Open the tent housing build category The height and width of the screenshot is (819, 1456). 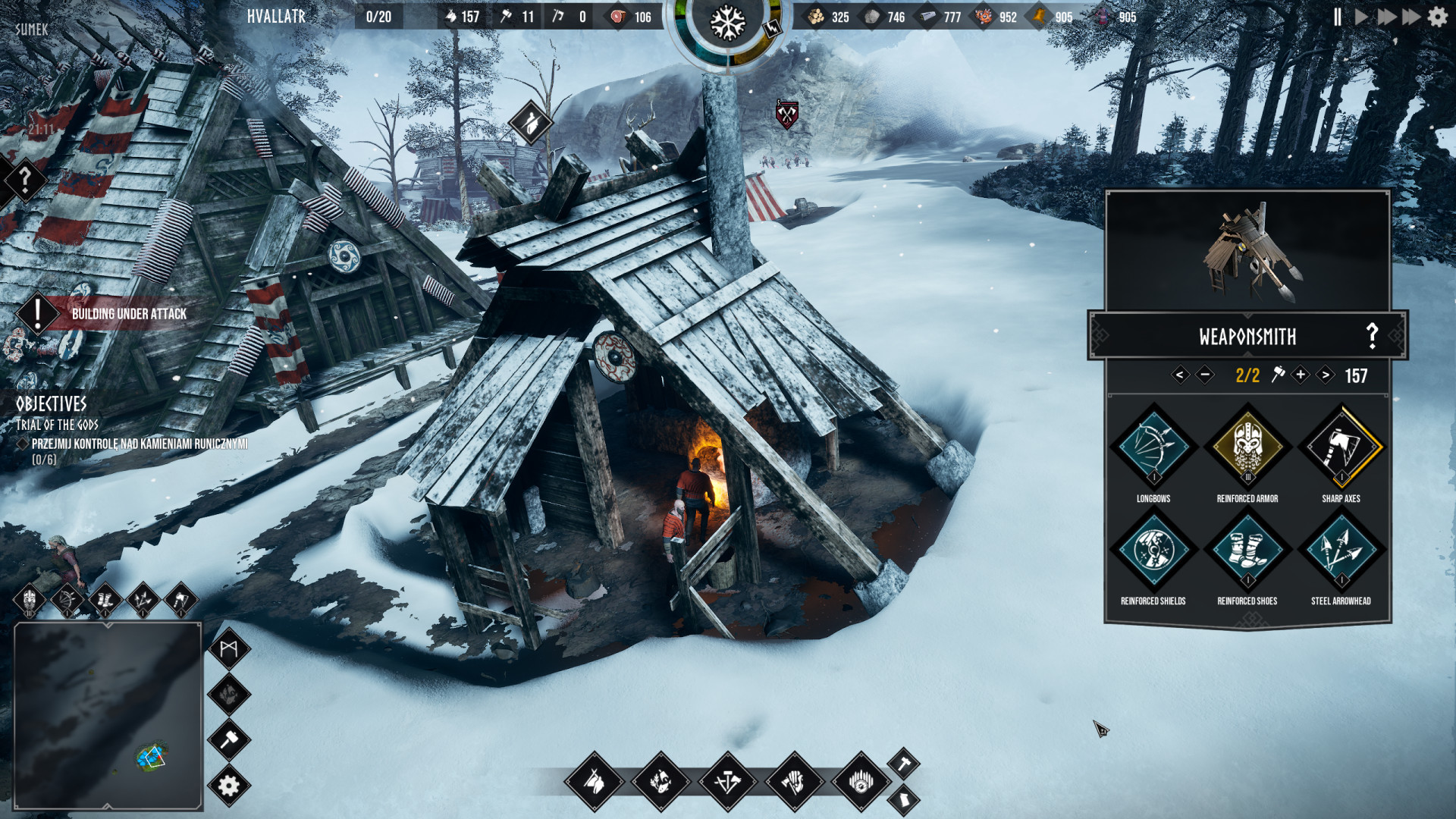point(595,781)
